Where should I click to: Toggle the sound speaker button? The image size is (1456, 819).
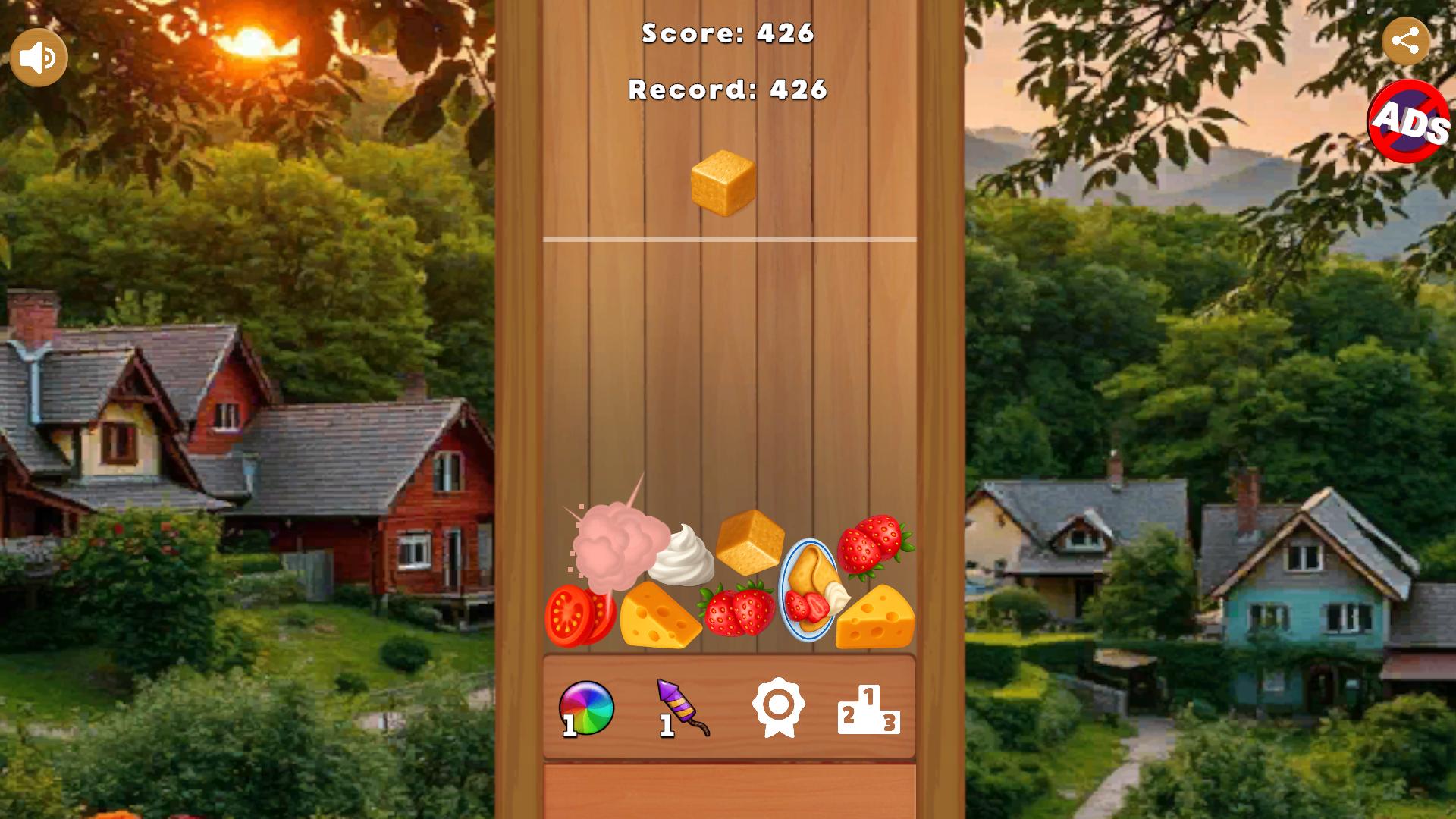(38, 55)
